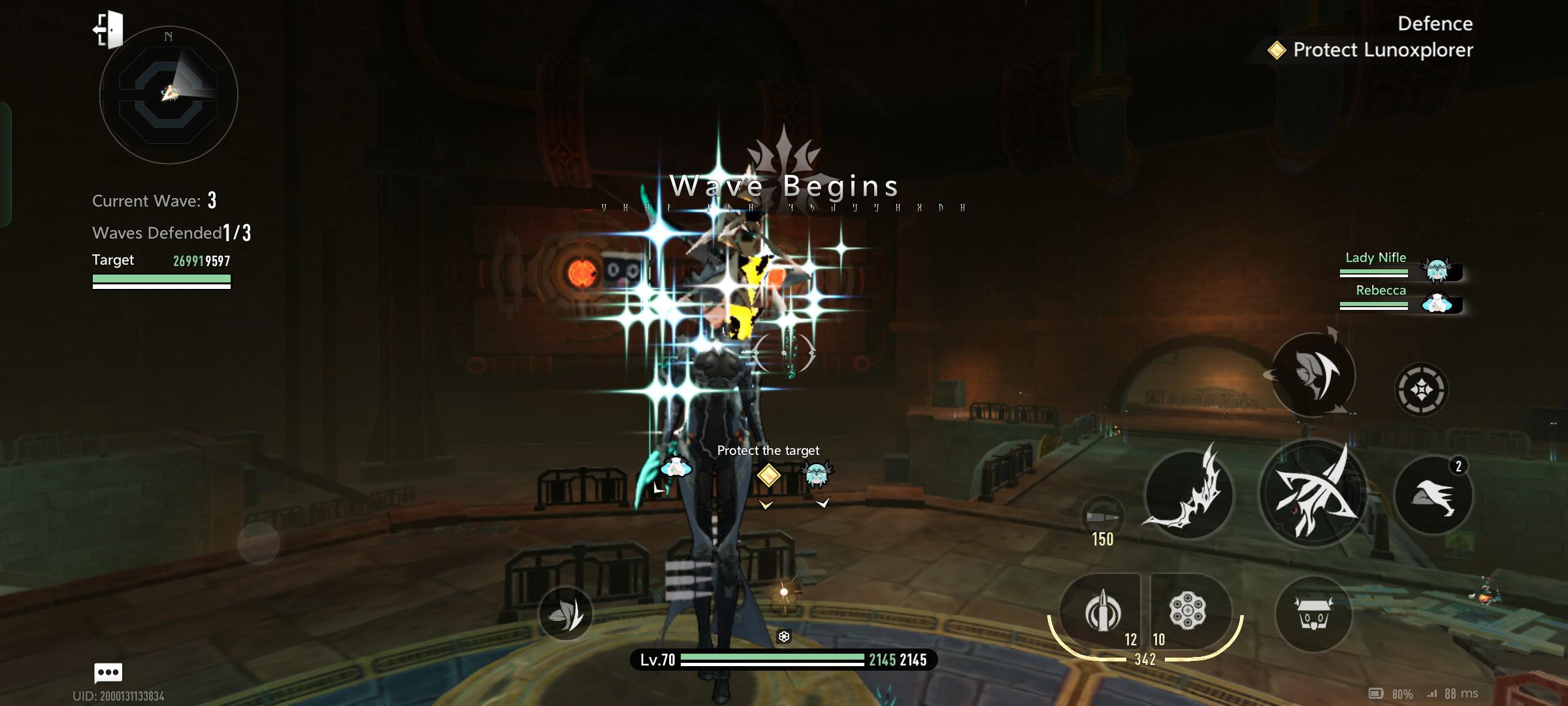Open the circular minimap
1568x706 pixels.
169,95
